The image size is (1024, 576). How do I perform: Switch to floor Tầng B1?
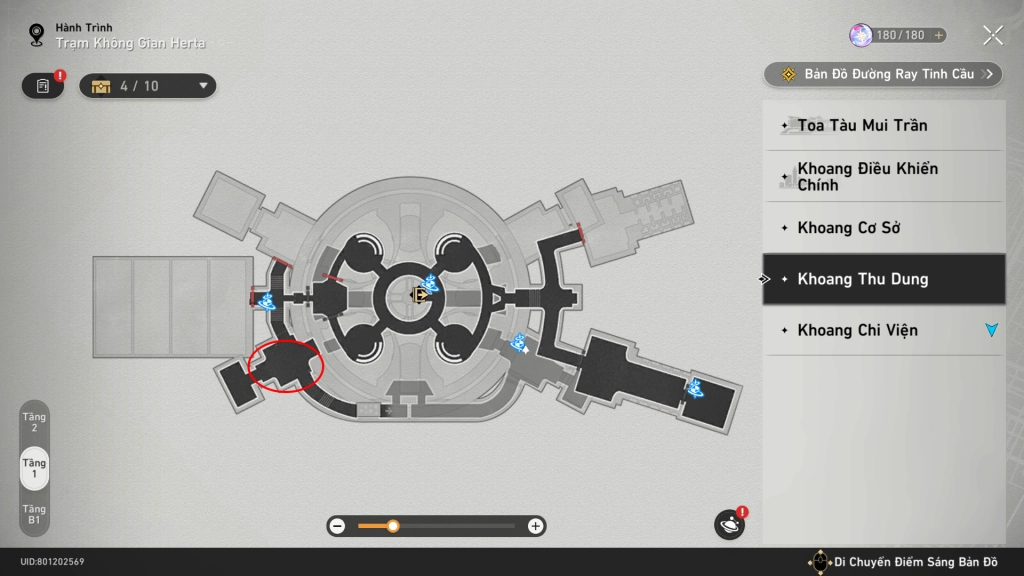34,515
